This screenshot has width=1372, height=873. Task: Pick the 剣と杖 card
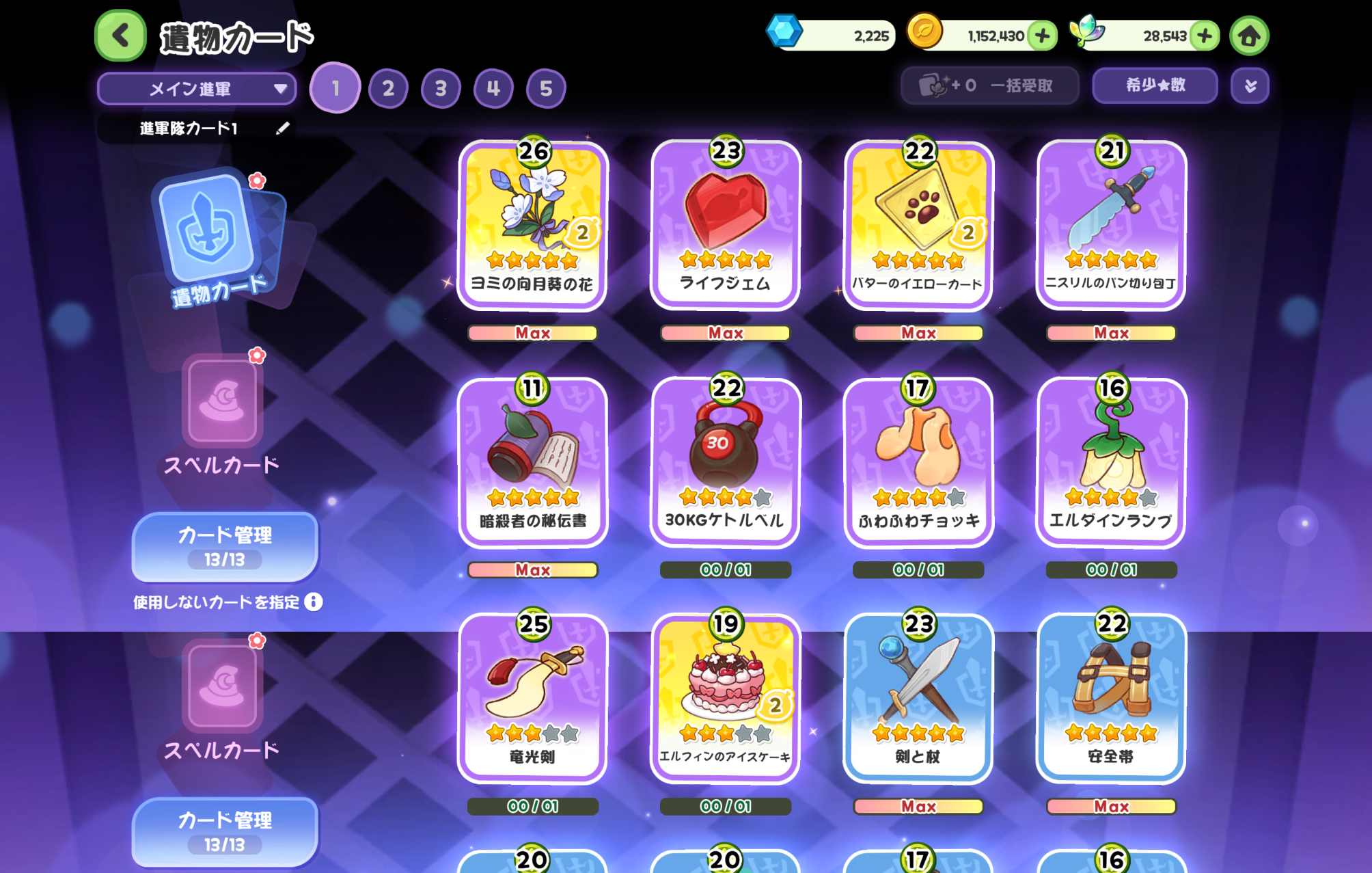(x=918, y=699)
